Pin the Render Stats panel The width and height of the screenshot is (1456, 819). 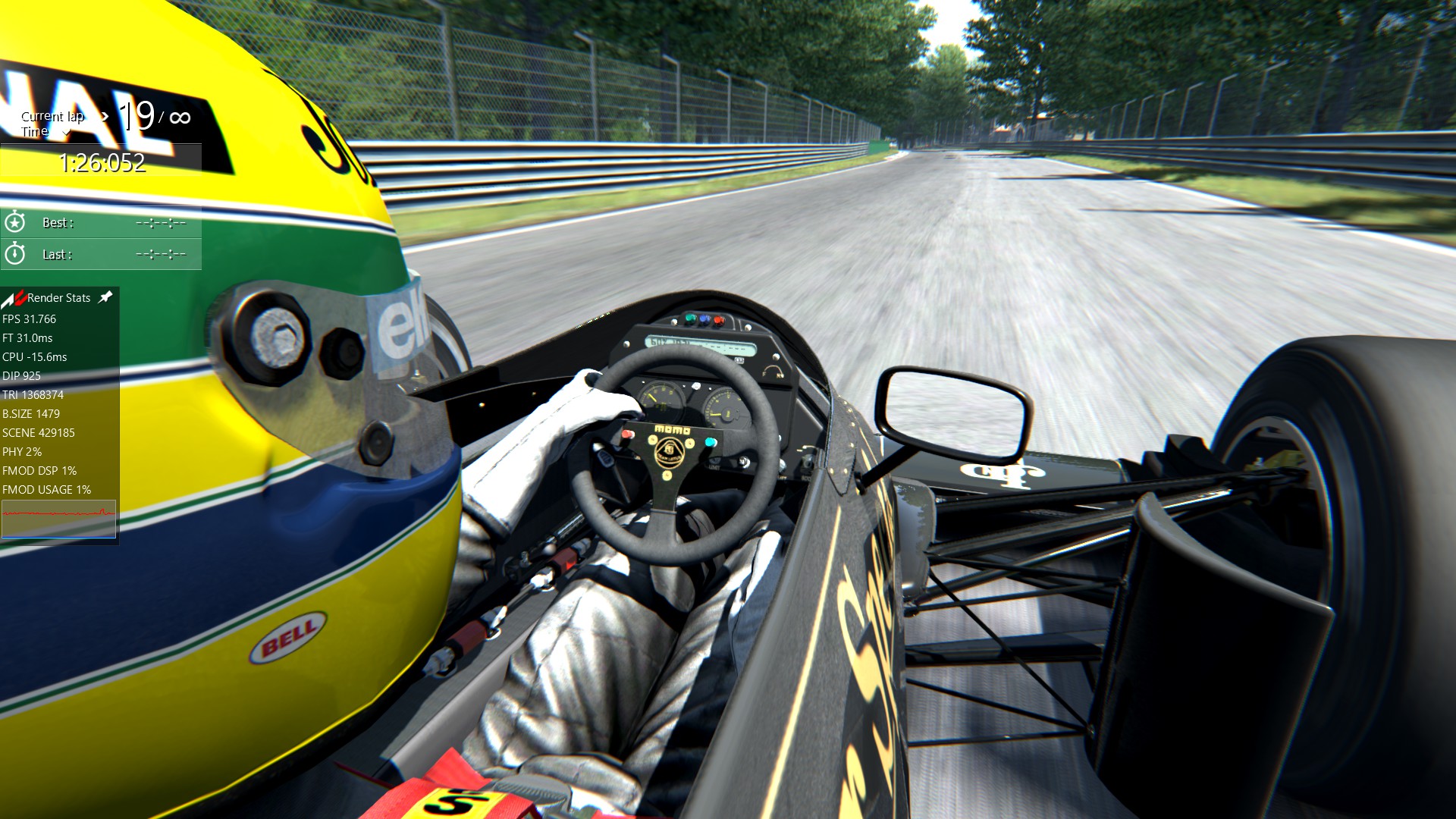click(x=106, y=297)
